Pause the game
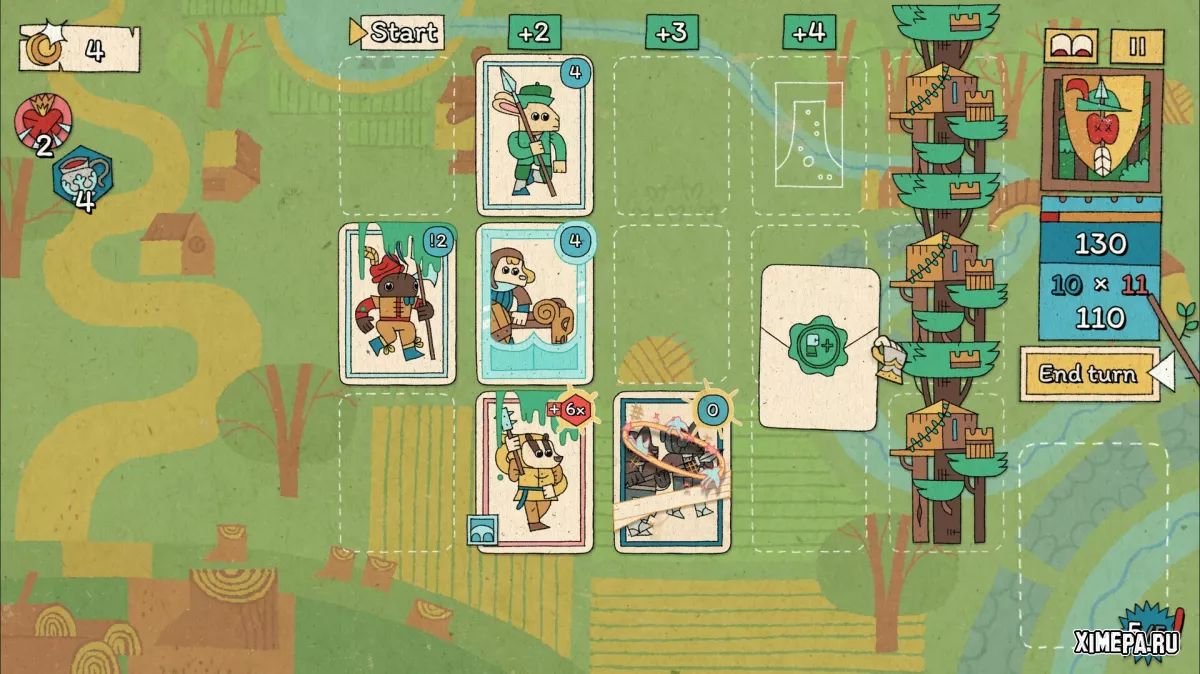Image resolution: width=1200 pixels, height=674 pixels. (x=1138, y=46)
